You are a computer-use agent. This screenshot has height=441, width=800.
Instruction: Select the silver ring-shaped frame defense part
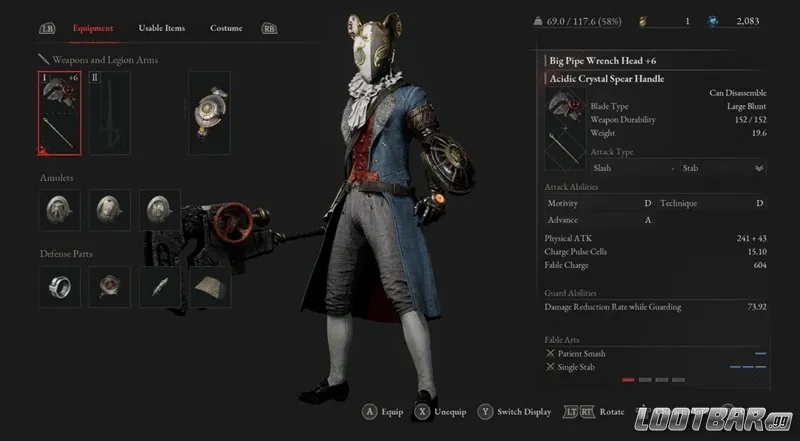tap(59, 287)
